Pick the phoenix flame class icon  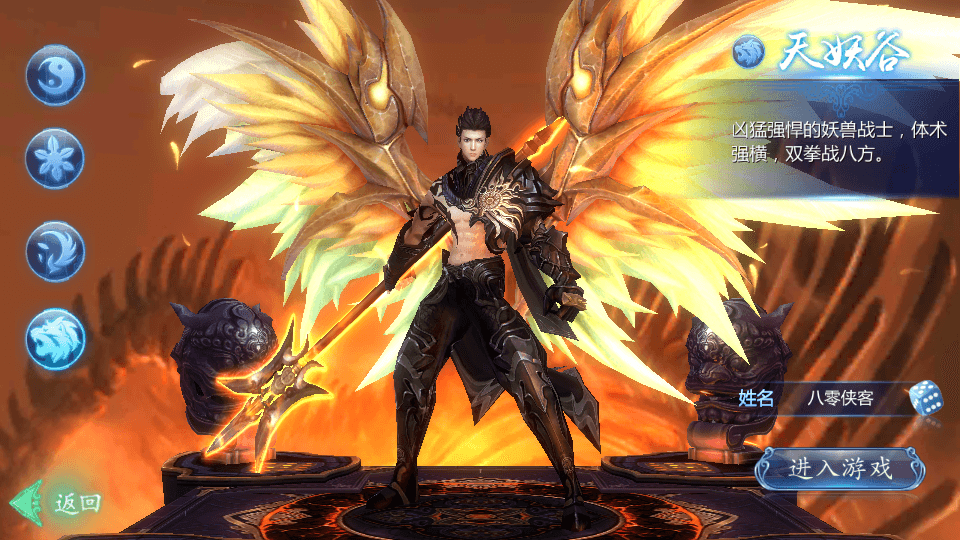point(55,249)
